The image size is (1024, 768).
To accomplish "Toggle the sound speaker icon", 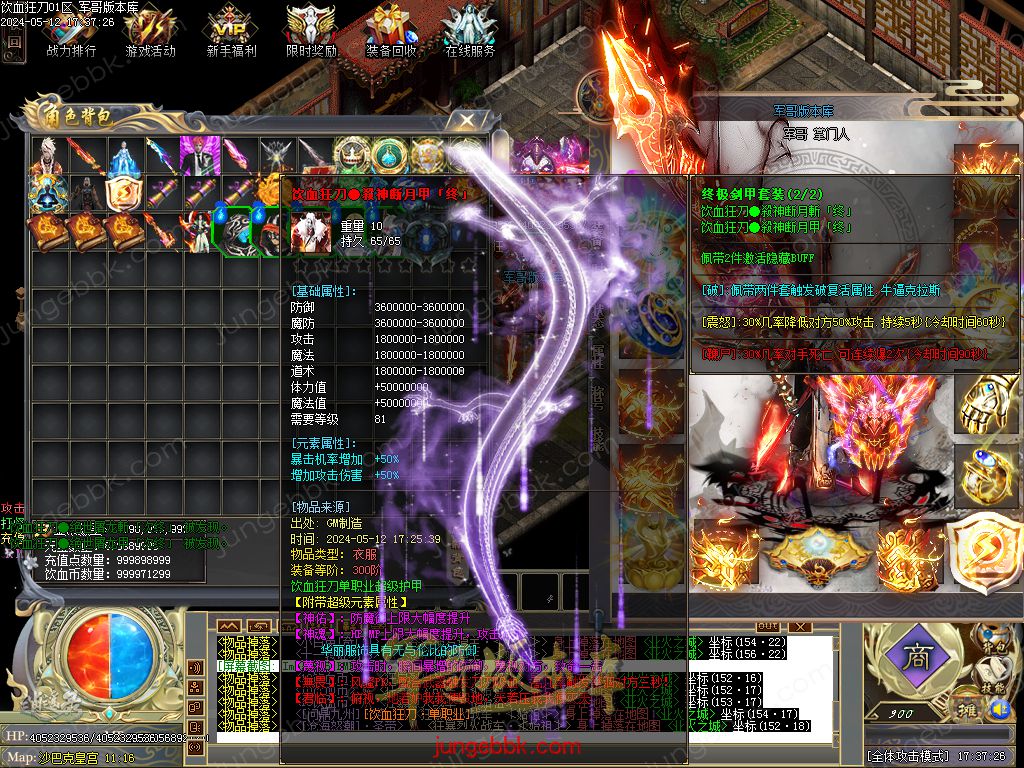I will tap(1000, 710).
